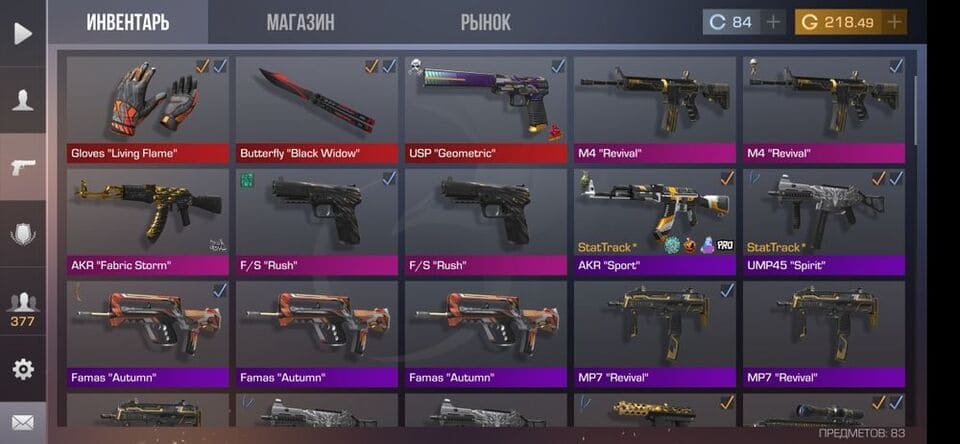
Task: Select the UMP45 "Spirit" skin
Action: (x=824, y=220)
